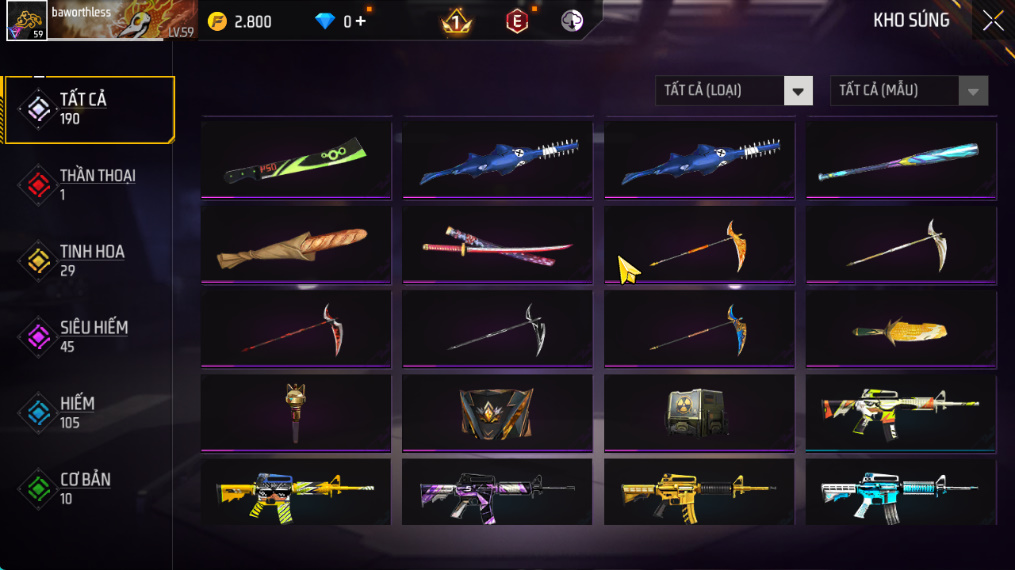Open the Tất Cả (Loại) type dropdown

[734, 91]
